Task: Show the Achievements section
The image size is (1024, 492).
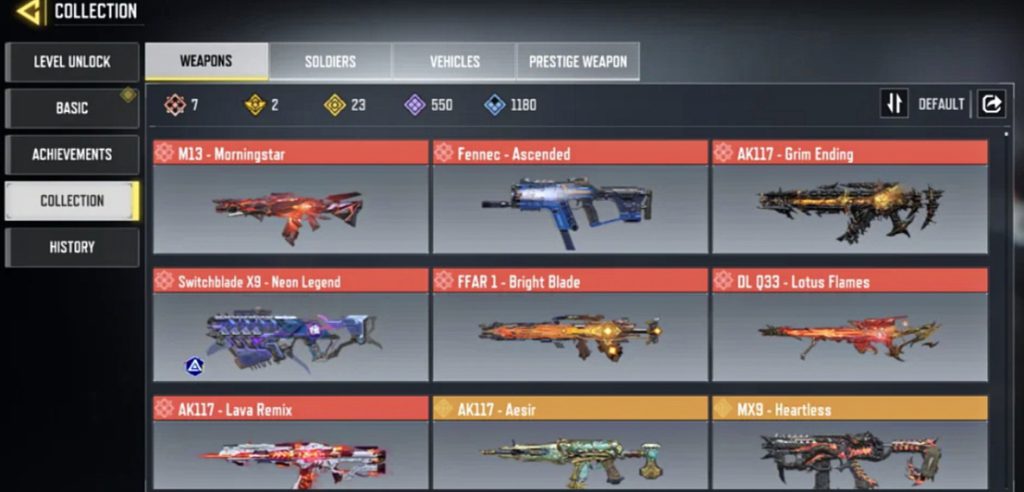Action: click(x=72, y=155)
